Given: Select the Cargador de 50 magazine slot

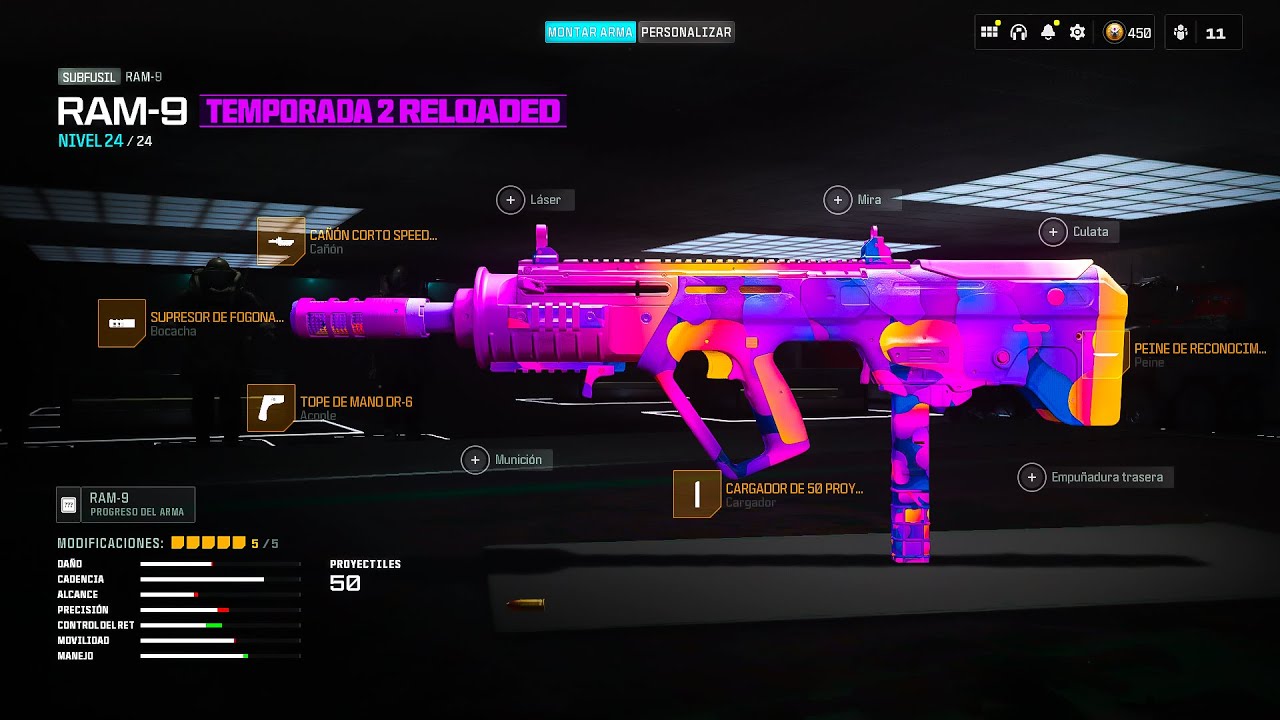Looking at the screenshot, I should click(697, 494).
